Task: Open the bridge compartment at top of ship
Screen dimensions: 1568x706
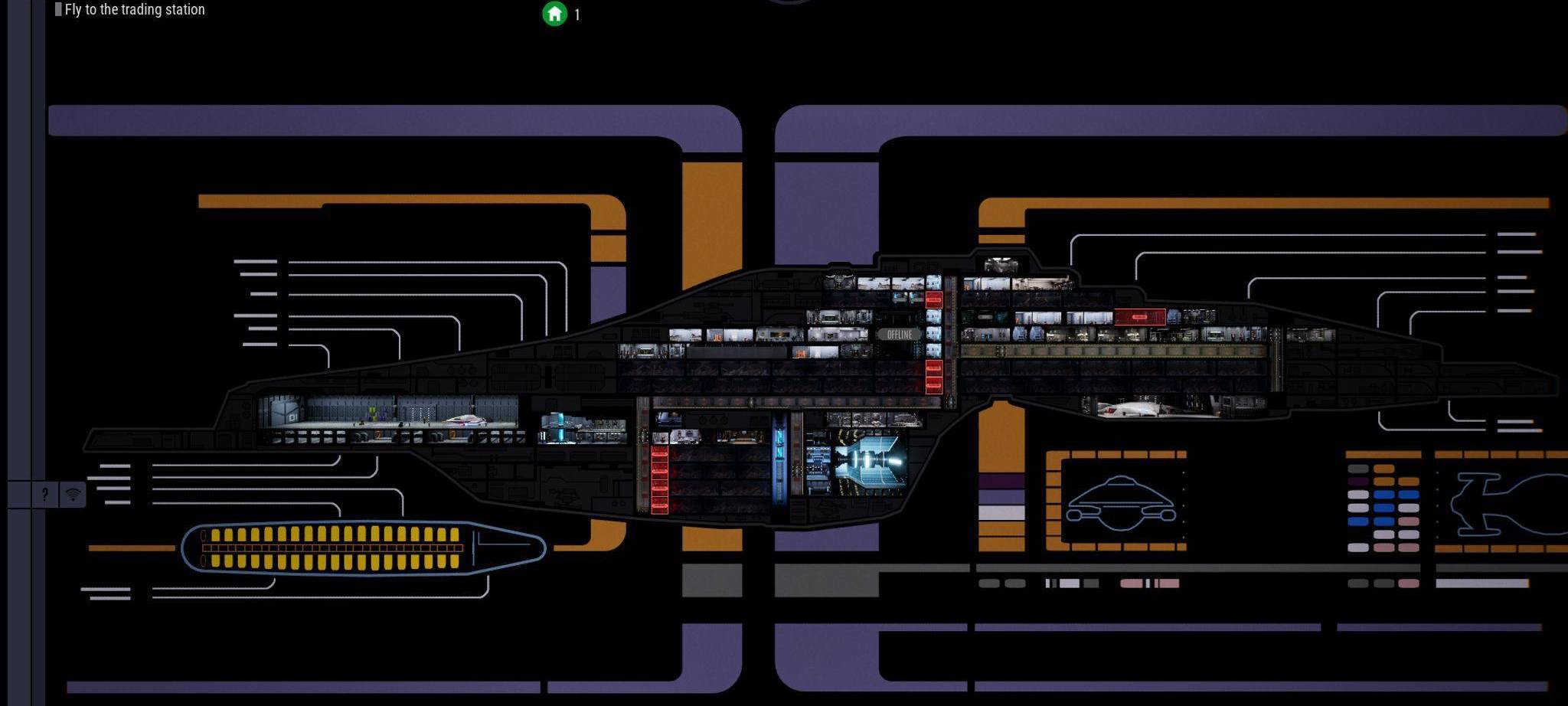Action: [x=1001, y=266]
